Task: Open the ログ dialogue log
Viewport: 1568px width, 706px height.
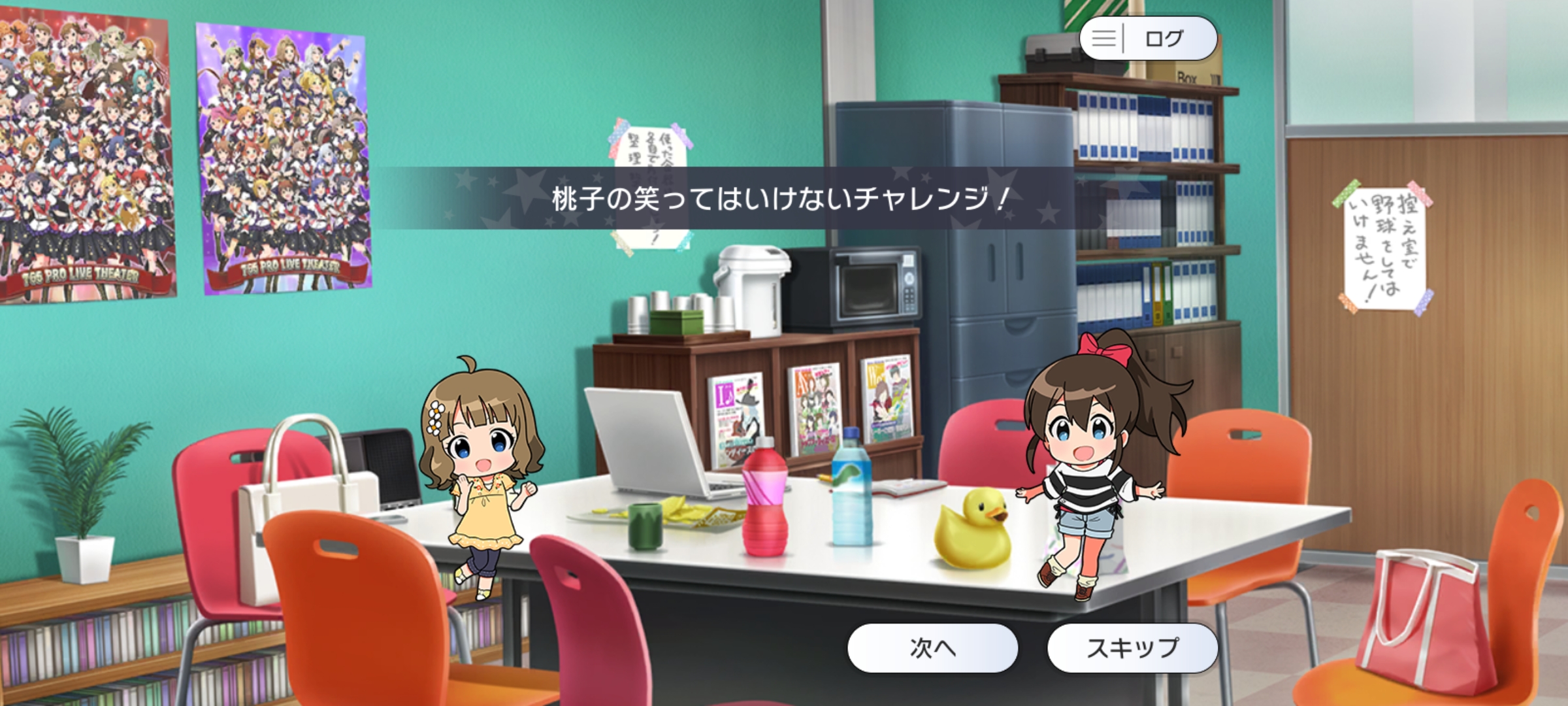Action: pyautogui.click(x=1148, y=39)
